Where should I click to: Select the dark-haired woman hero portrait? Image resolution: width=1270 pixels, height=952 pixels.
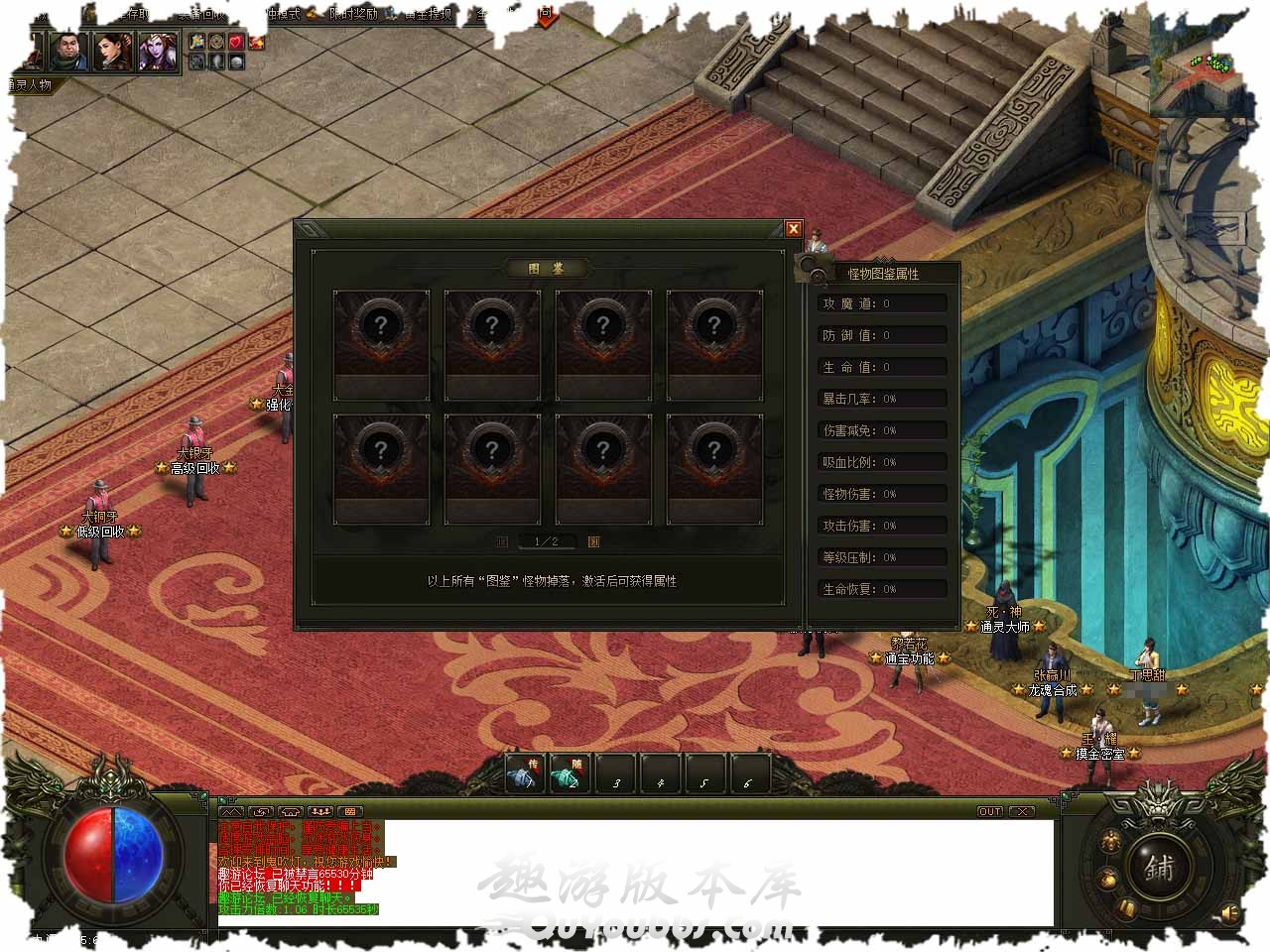(x=113, y=51)
